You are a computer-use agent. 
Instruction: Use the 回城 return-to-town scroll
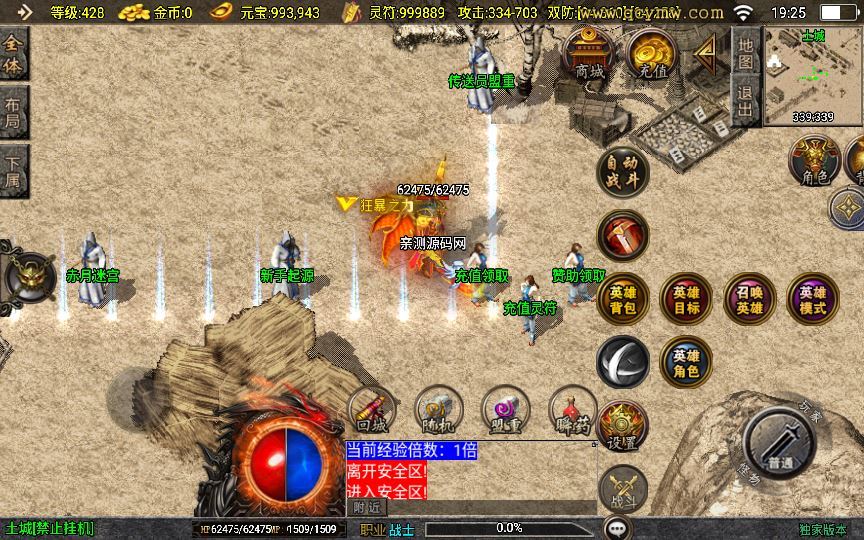[372, 410]
